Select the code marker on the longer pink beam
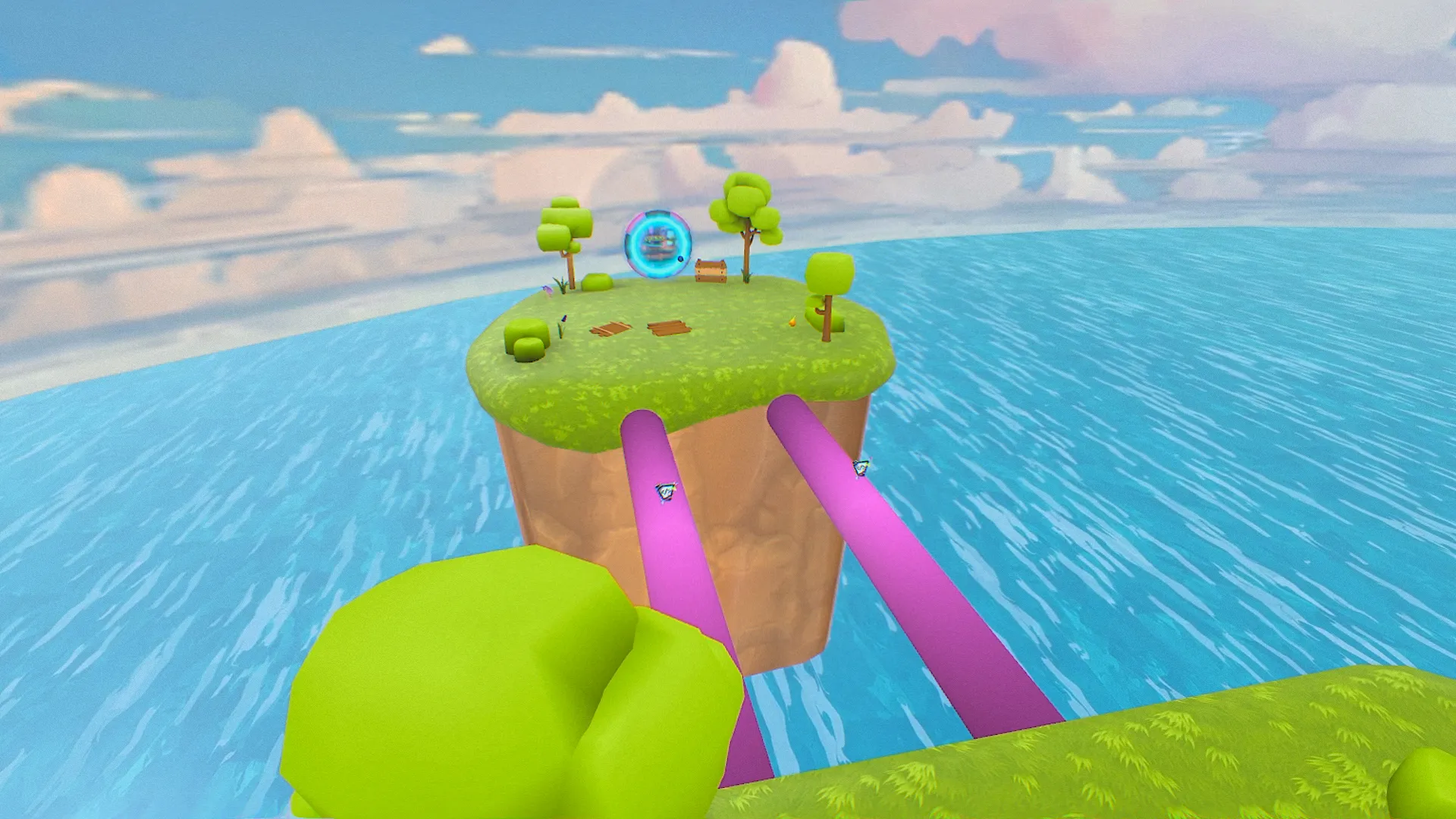 coord(860,468)
